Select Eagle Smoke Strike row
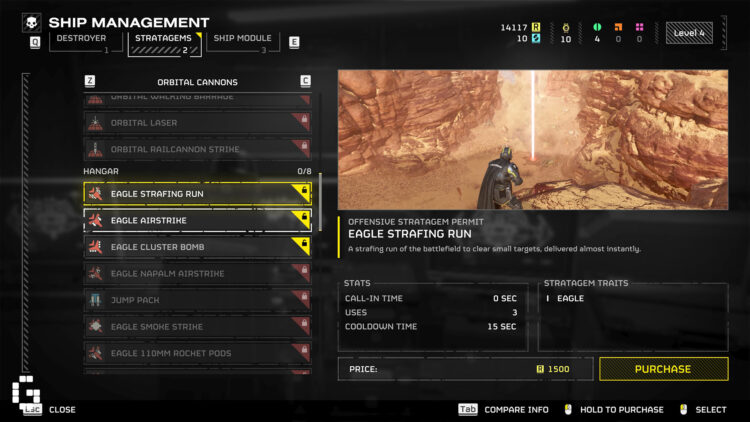This screenshot has height=422, width=750. coord(197,326)
